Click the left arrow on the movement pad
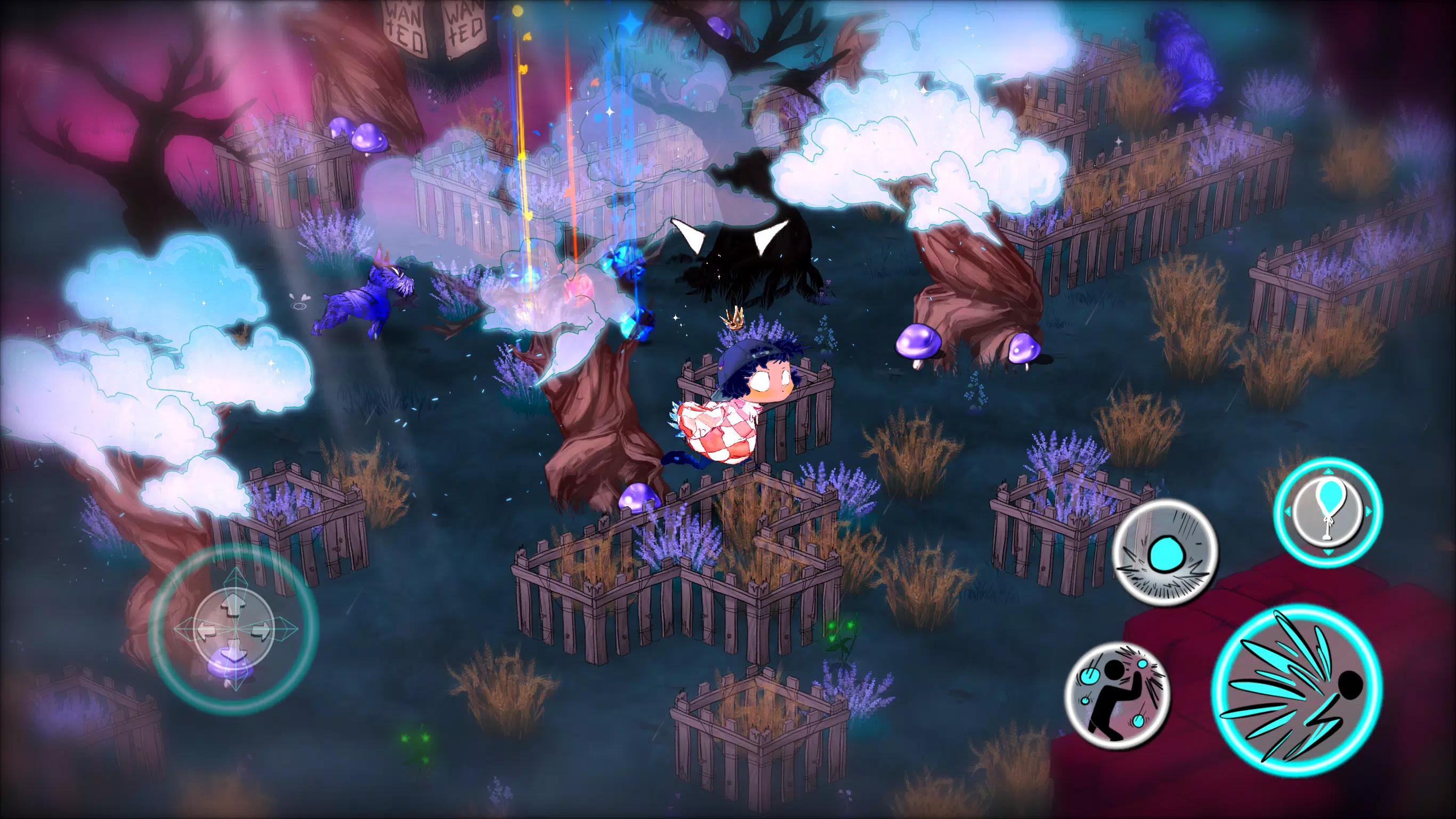Viewport: 1456px width, 819px height. coord(205,629)
